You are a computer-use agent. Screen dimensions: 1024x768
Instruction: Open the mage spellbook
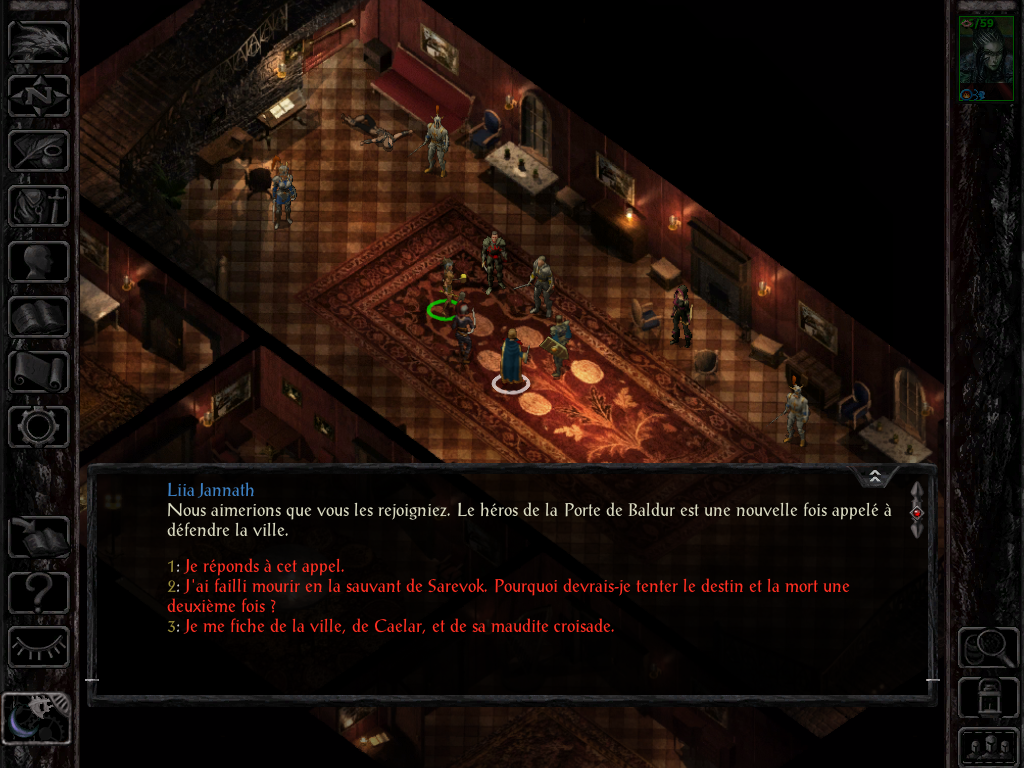coord(39,317)
